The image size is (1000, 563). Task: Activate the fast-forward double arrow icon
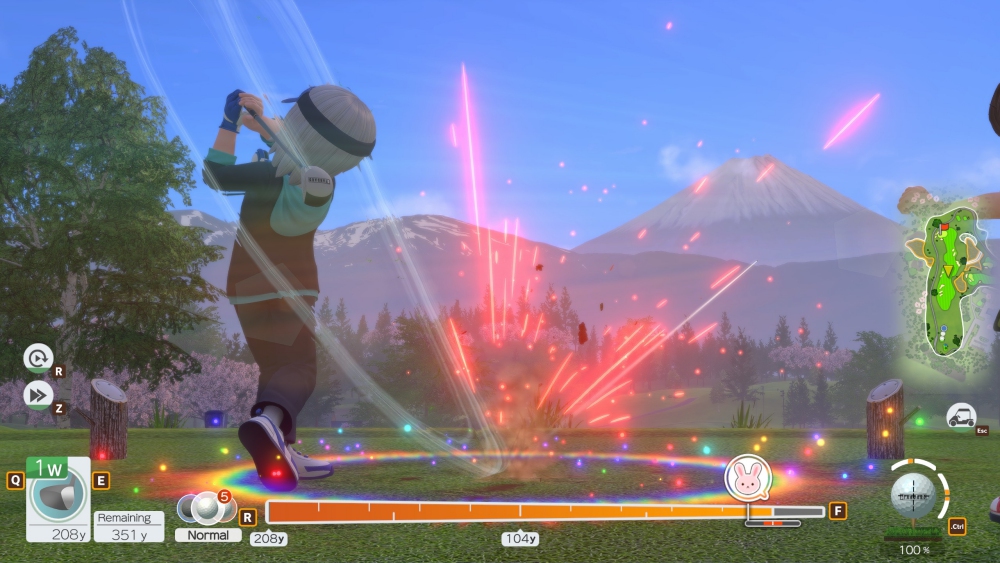point(37,395)
